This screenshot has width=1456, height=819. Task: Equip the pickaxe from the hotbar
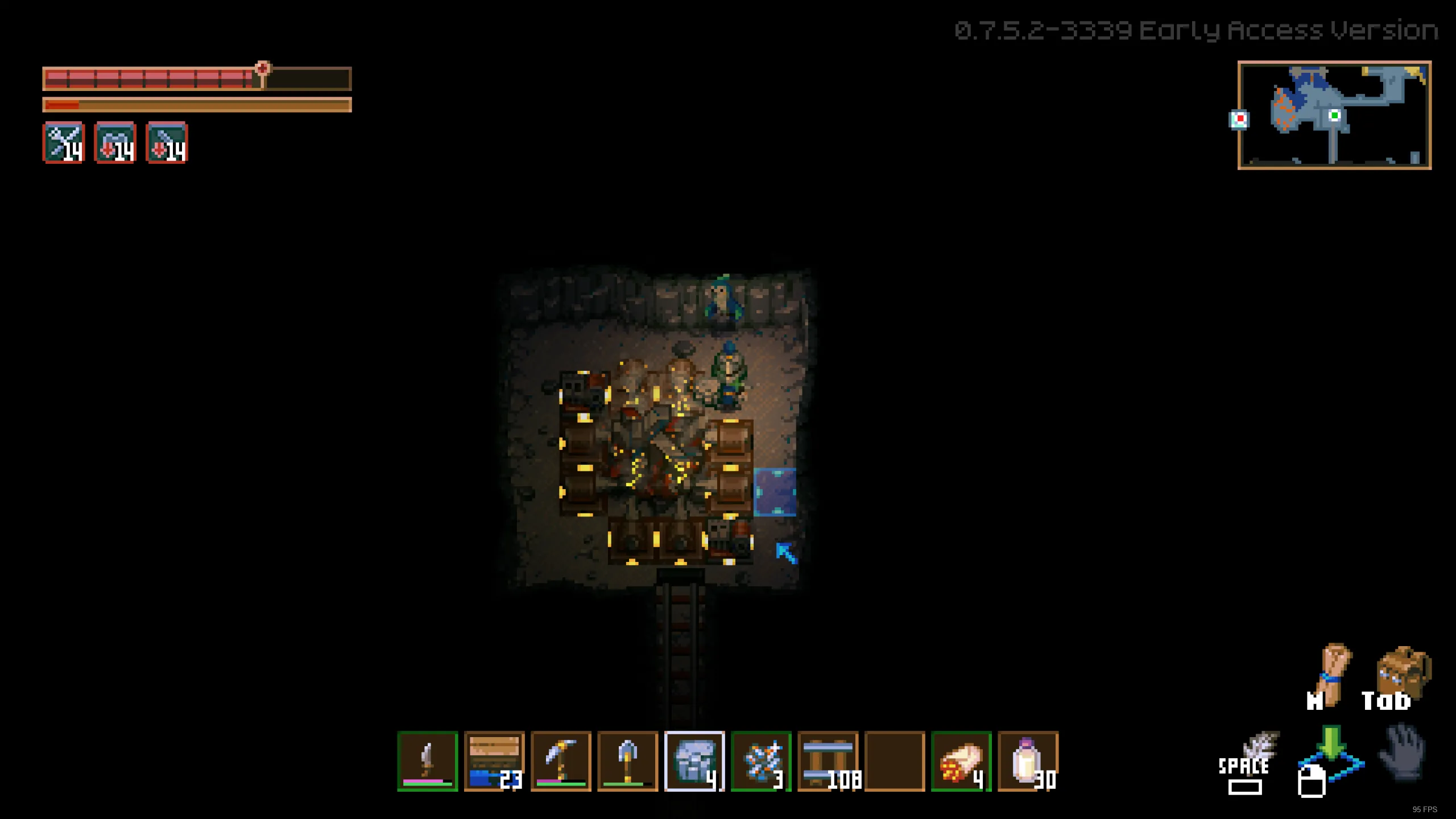[x=561, y=761]
